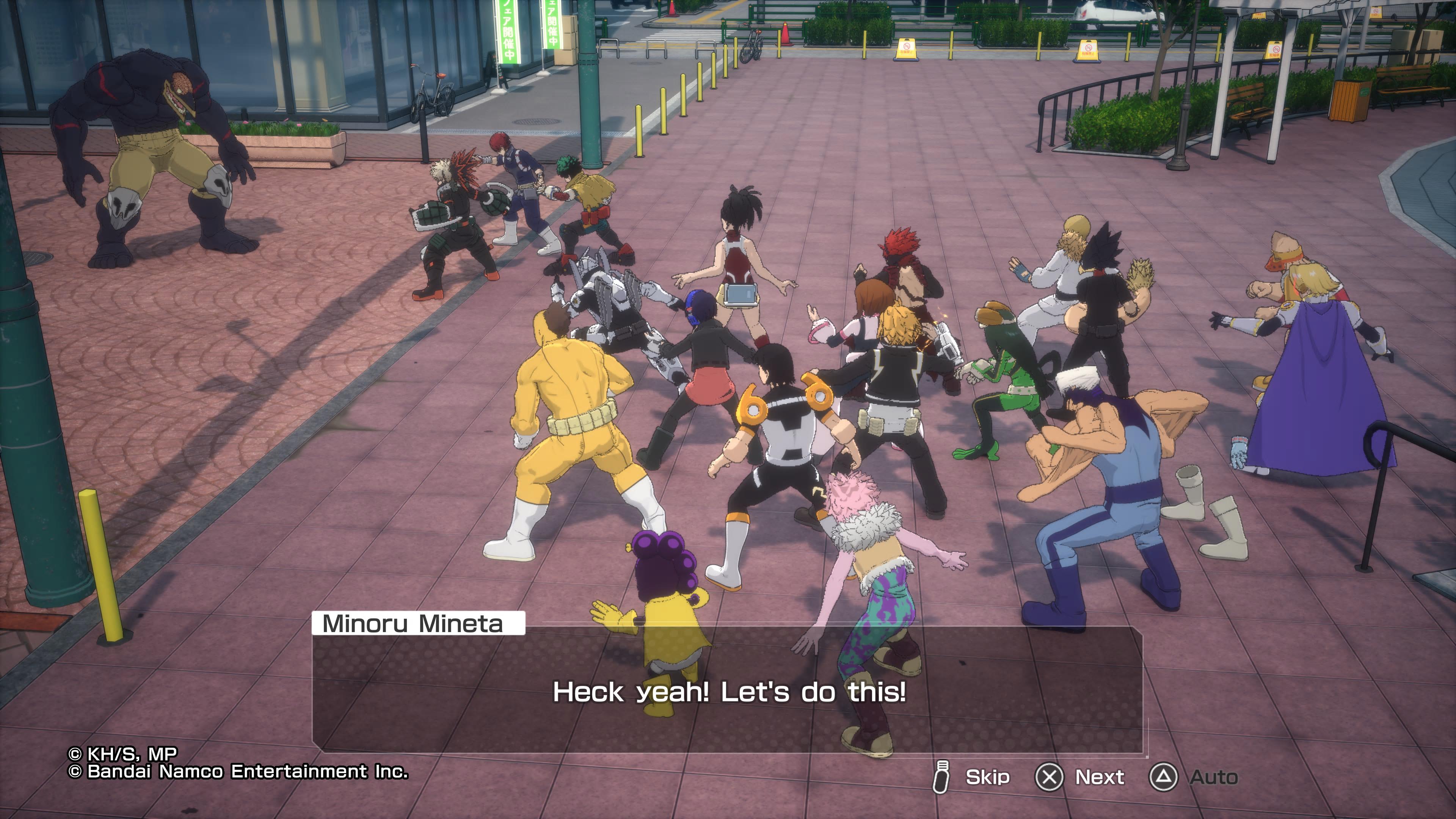
Task: Click Skip to skip the cutscene
Action: (989, 777)
